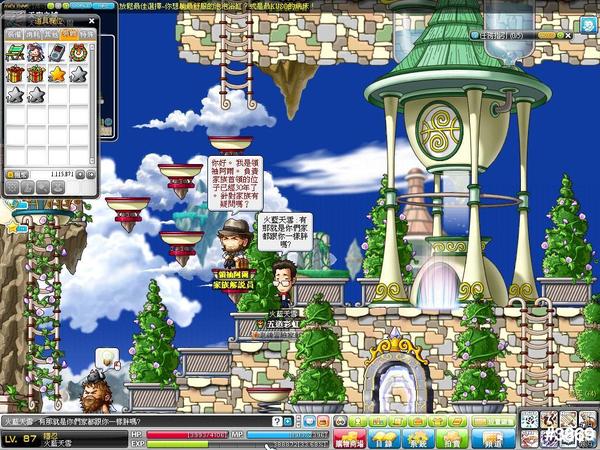Open the Cash Shop (購物商場)

pos(351,439)
